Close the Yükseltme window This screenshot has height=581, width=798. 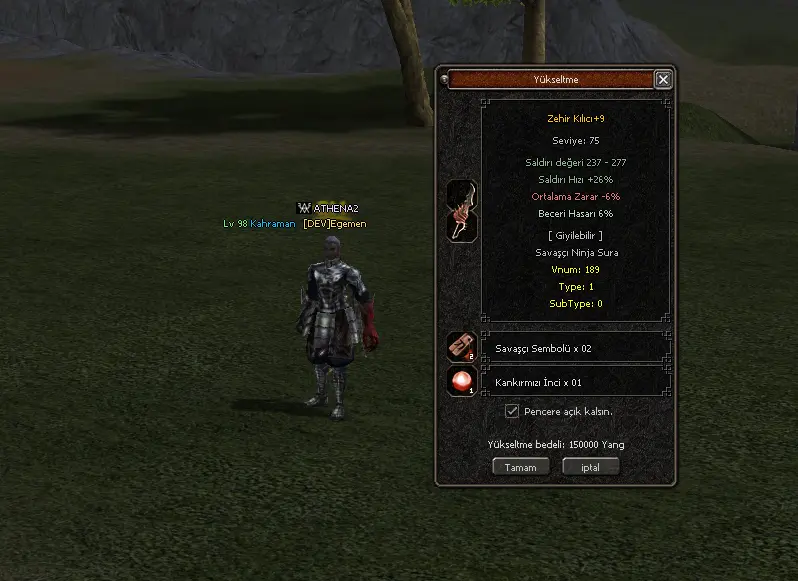pyautogui.click(x=663, y=79)
